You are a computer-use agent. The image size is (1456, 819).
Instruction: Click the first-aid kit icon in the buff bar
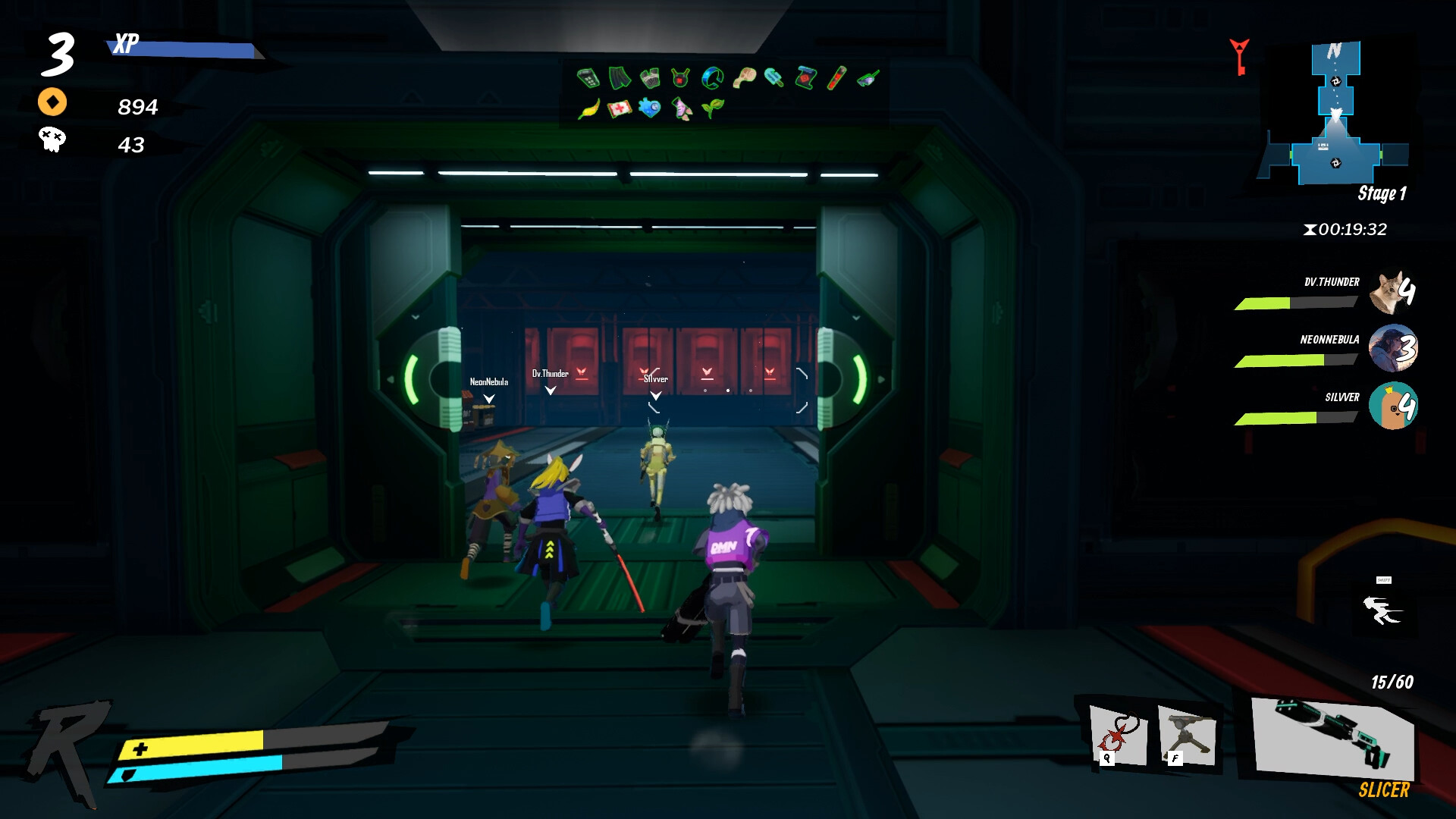pyautogui.click(x=620, y=107)
